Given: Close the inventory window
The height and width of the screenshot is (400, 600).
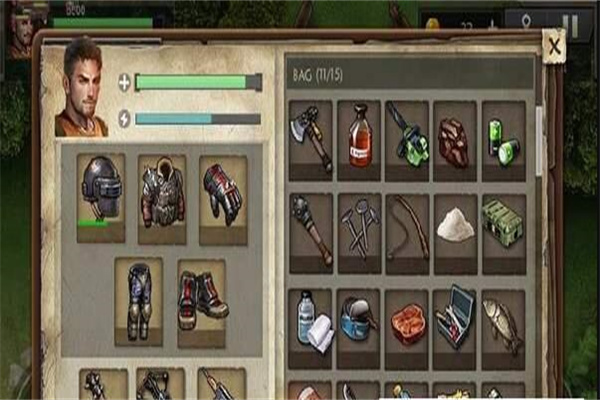Looking at the screenshot, I should point(553,44).
